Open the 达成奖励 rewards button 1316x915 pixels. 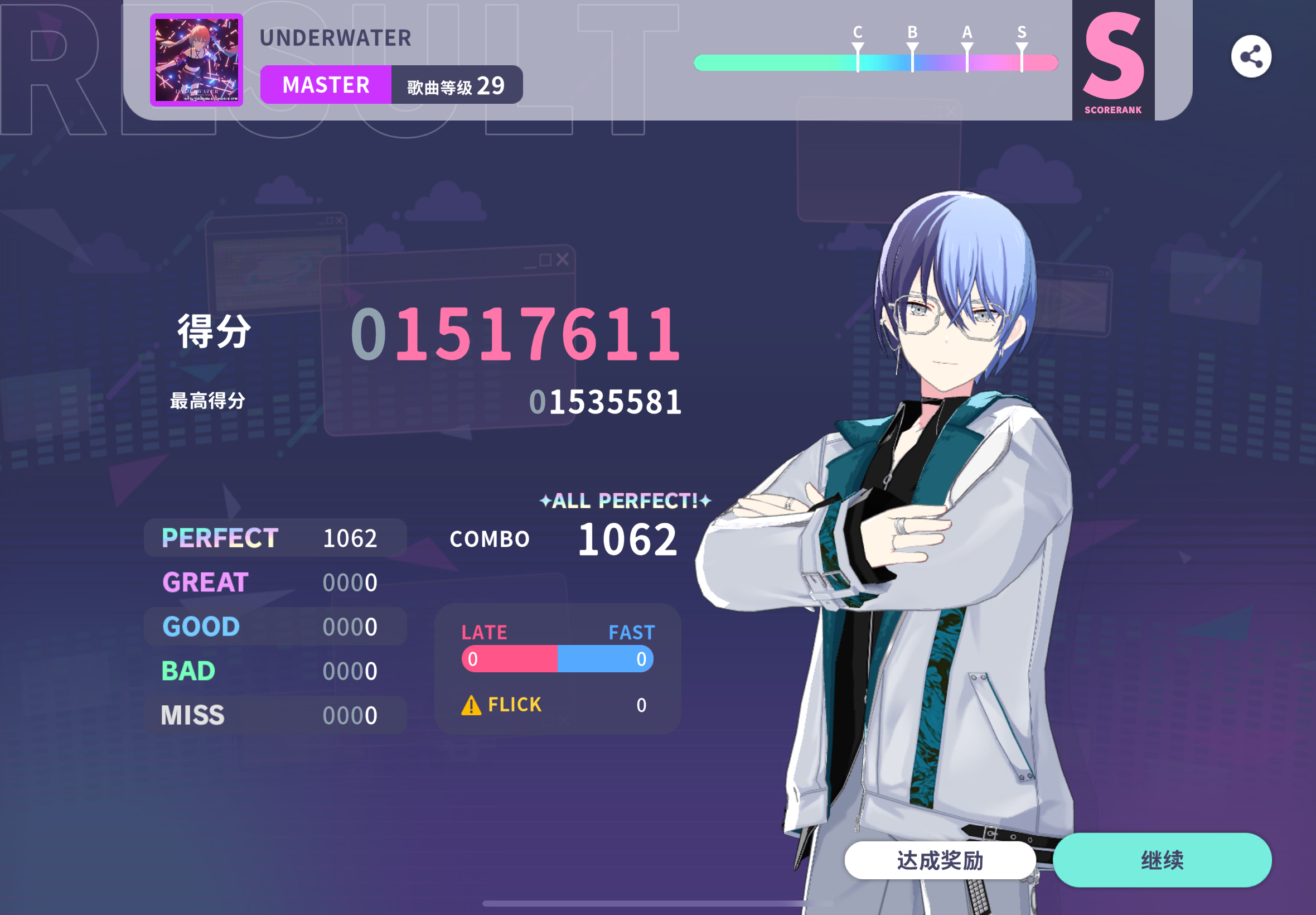tap(938, 859)
